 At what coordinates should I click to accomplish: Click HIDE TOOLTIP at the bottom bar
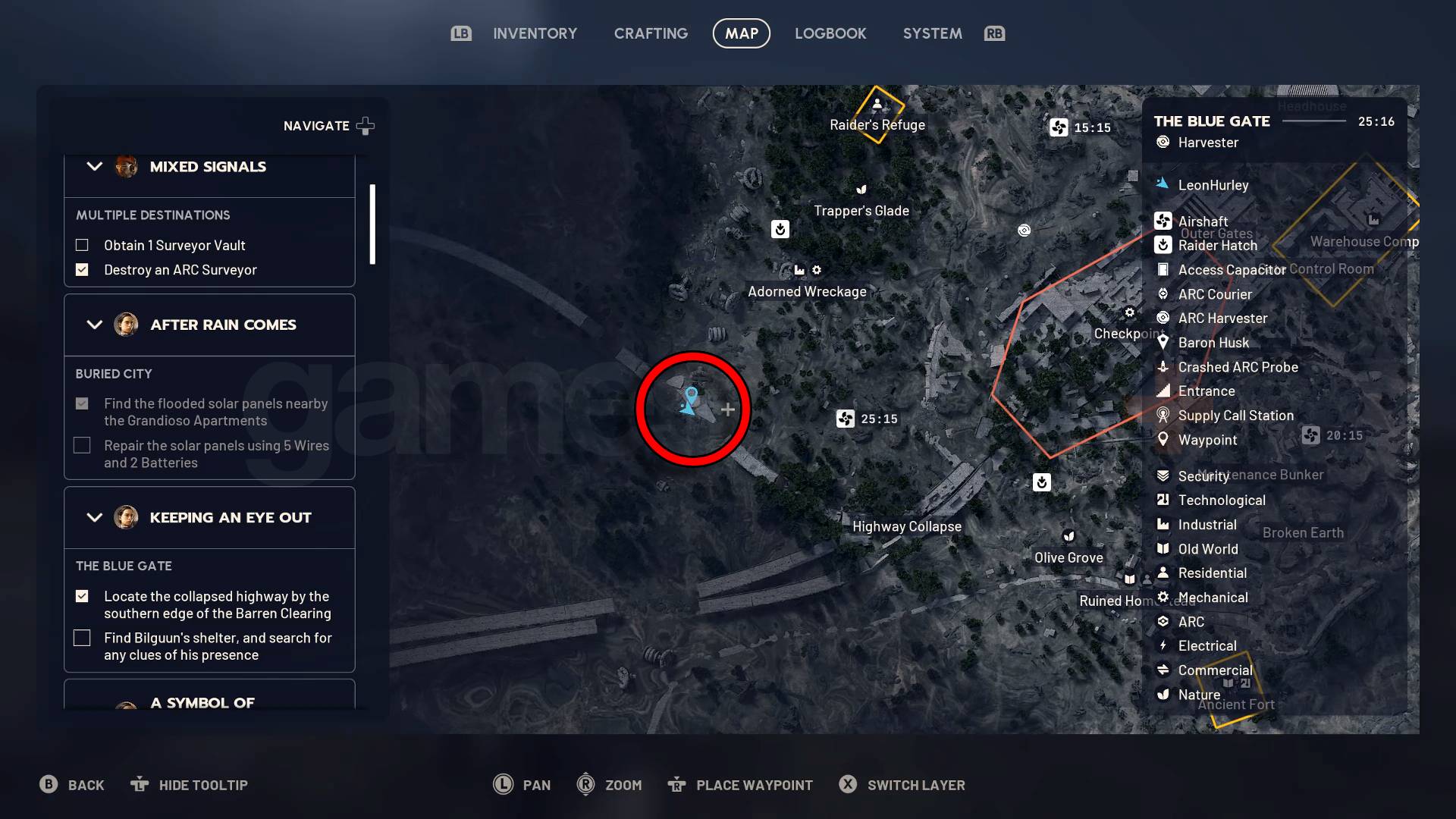(189, 785)
